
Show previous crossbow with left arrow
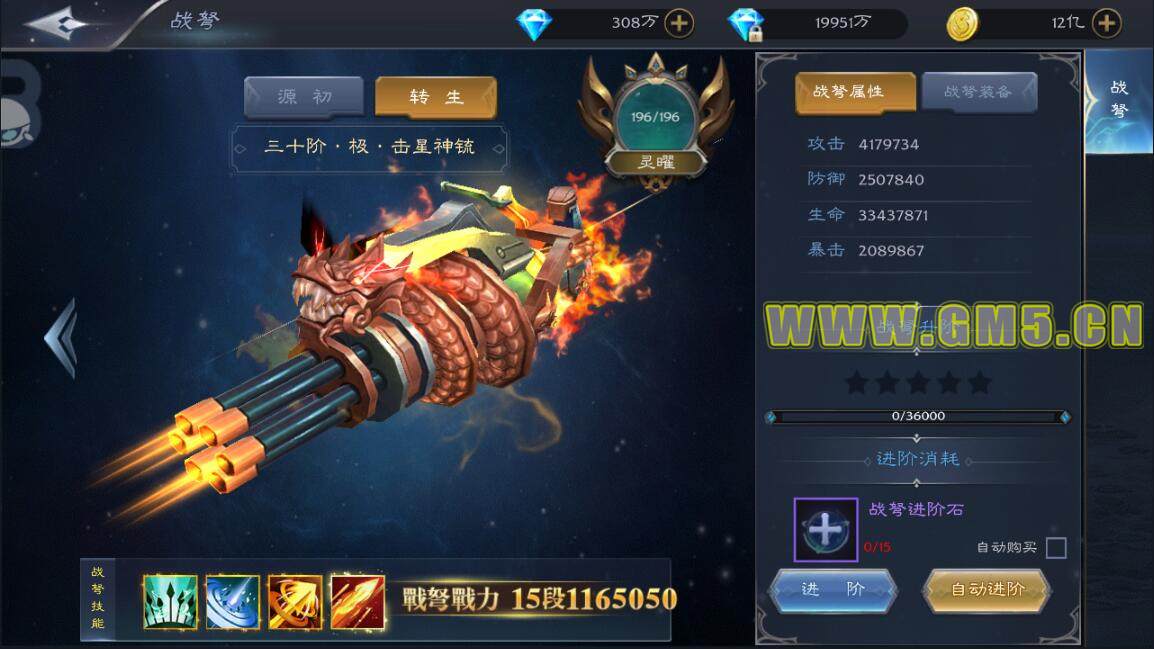coord(61,337)
